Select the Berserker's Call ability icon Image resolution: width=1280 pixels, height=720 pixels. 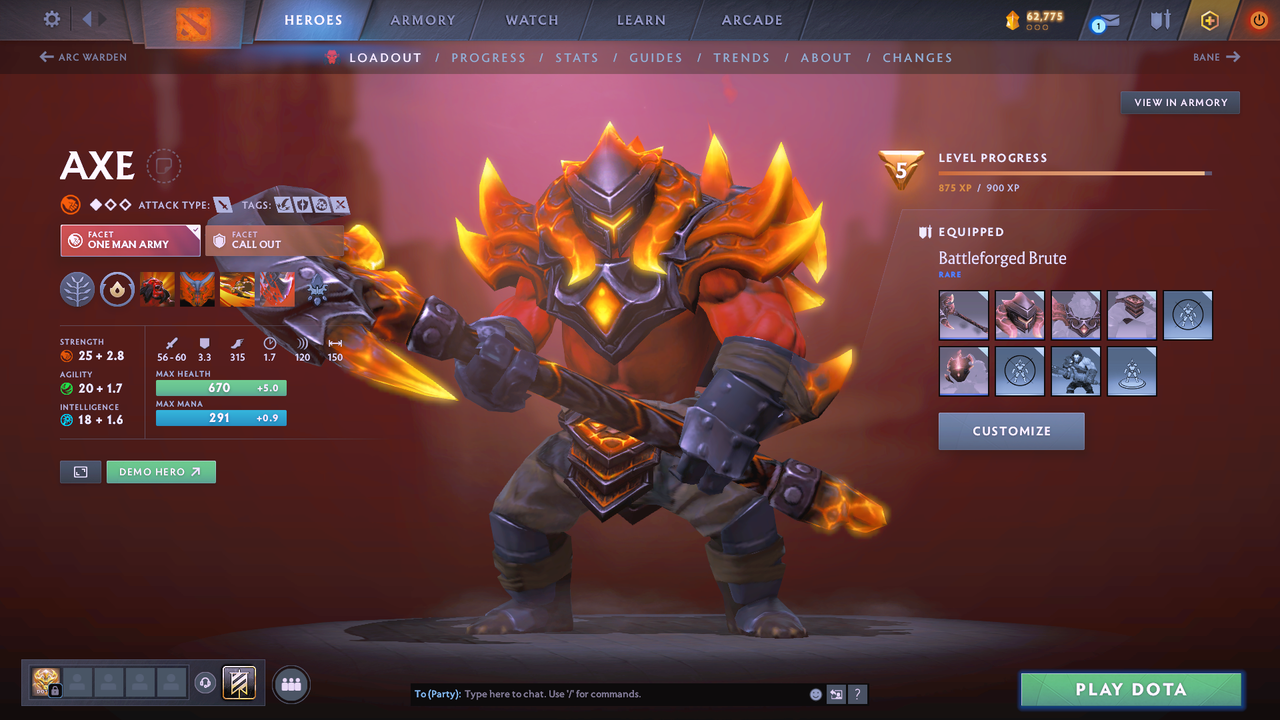coord(158,289)
